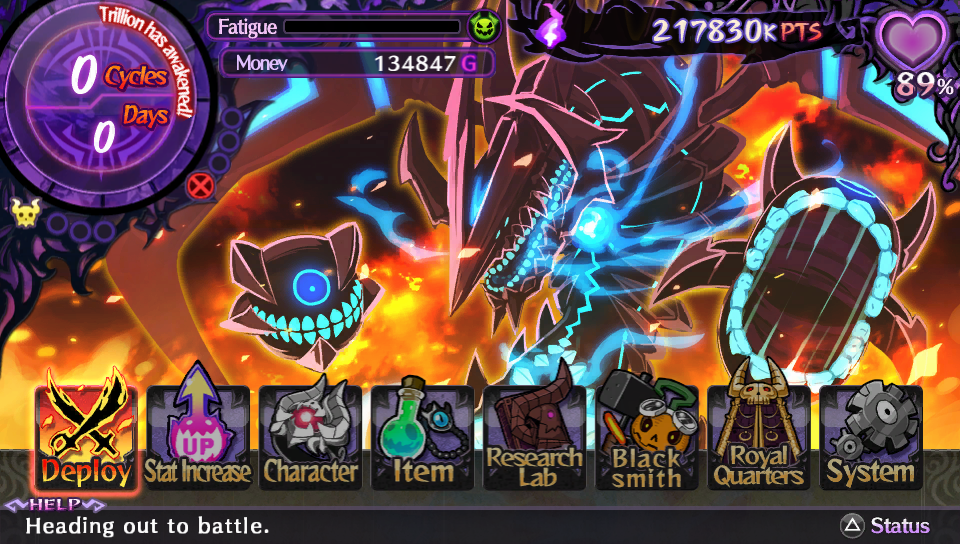Go to the Royal Quarters
This screenshot has height=544, width=960.
[x=758, y=438]
